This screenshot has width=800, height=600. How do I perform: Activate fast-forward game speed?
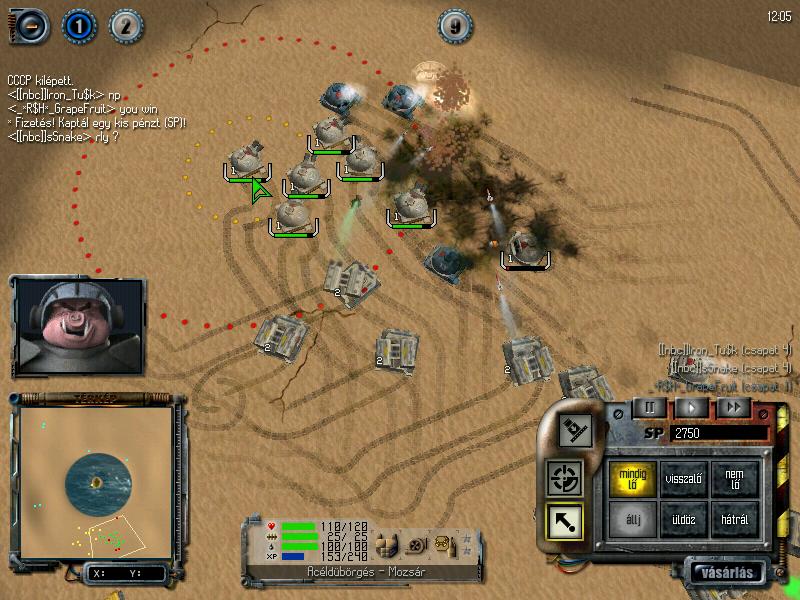click(734, 407)
